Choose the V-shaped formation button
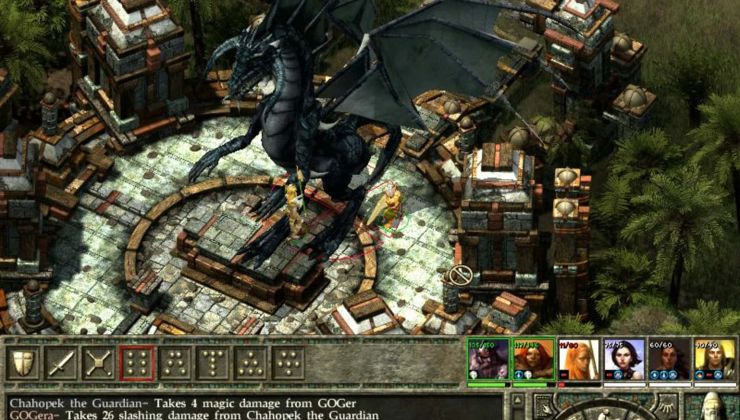This screenshot has height=420, width=740. (288, 364)
